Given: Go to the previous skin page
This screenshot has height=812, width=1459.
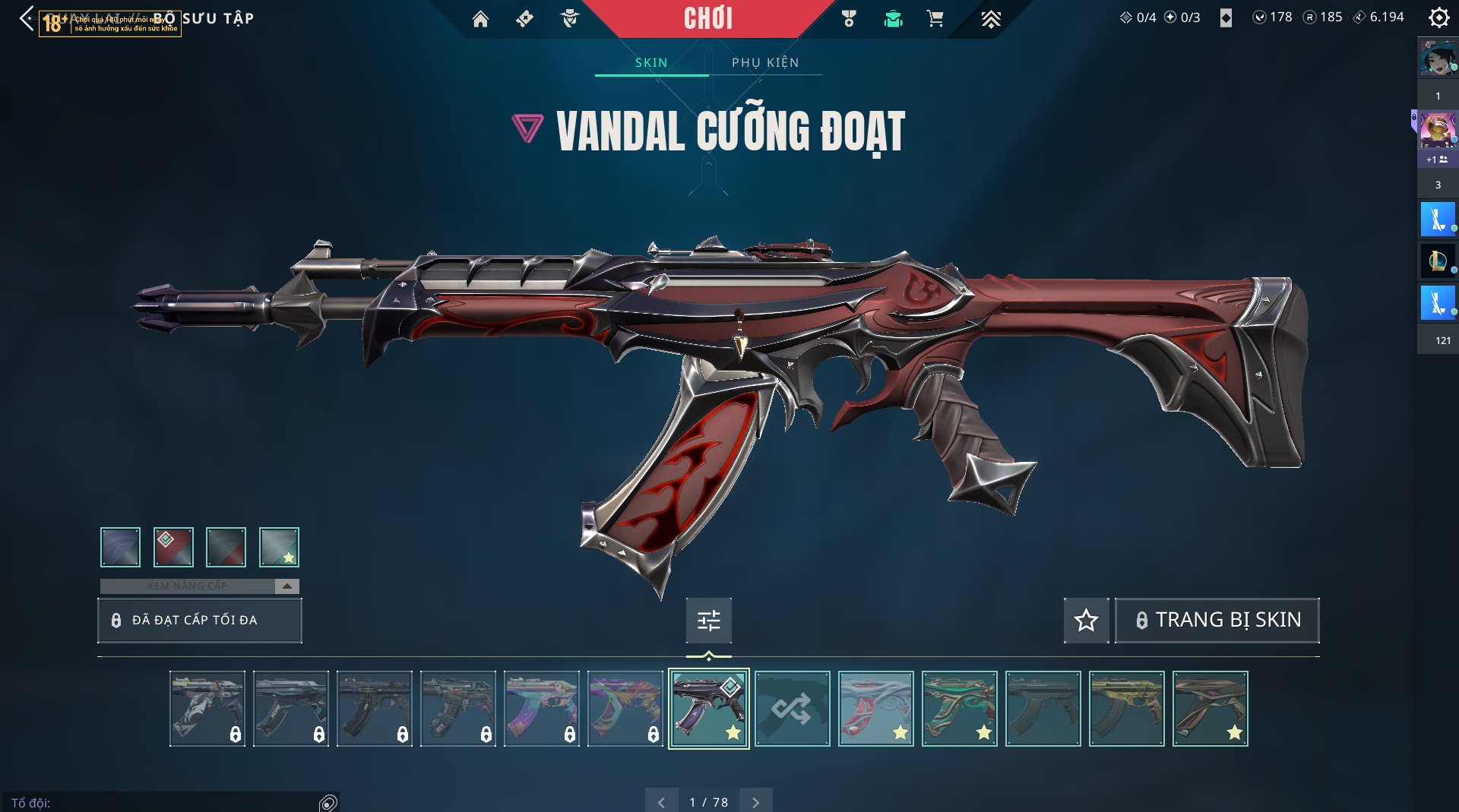Looking at the screenshot, I should pos(661,802).
